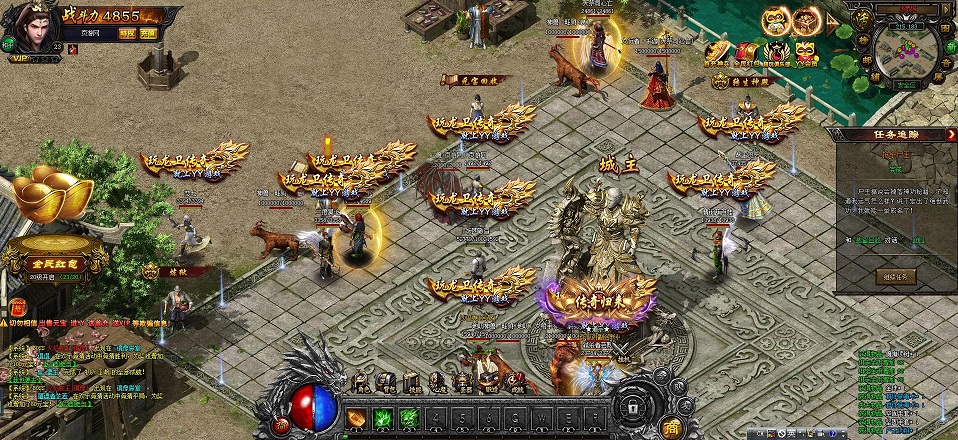Click the padlock lock button
Screen dimensions: 958x440
(x=632, y=409)
